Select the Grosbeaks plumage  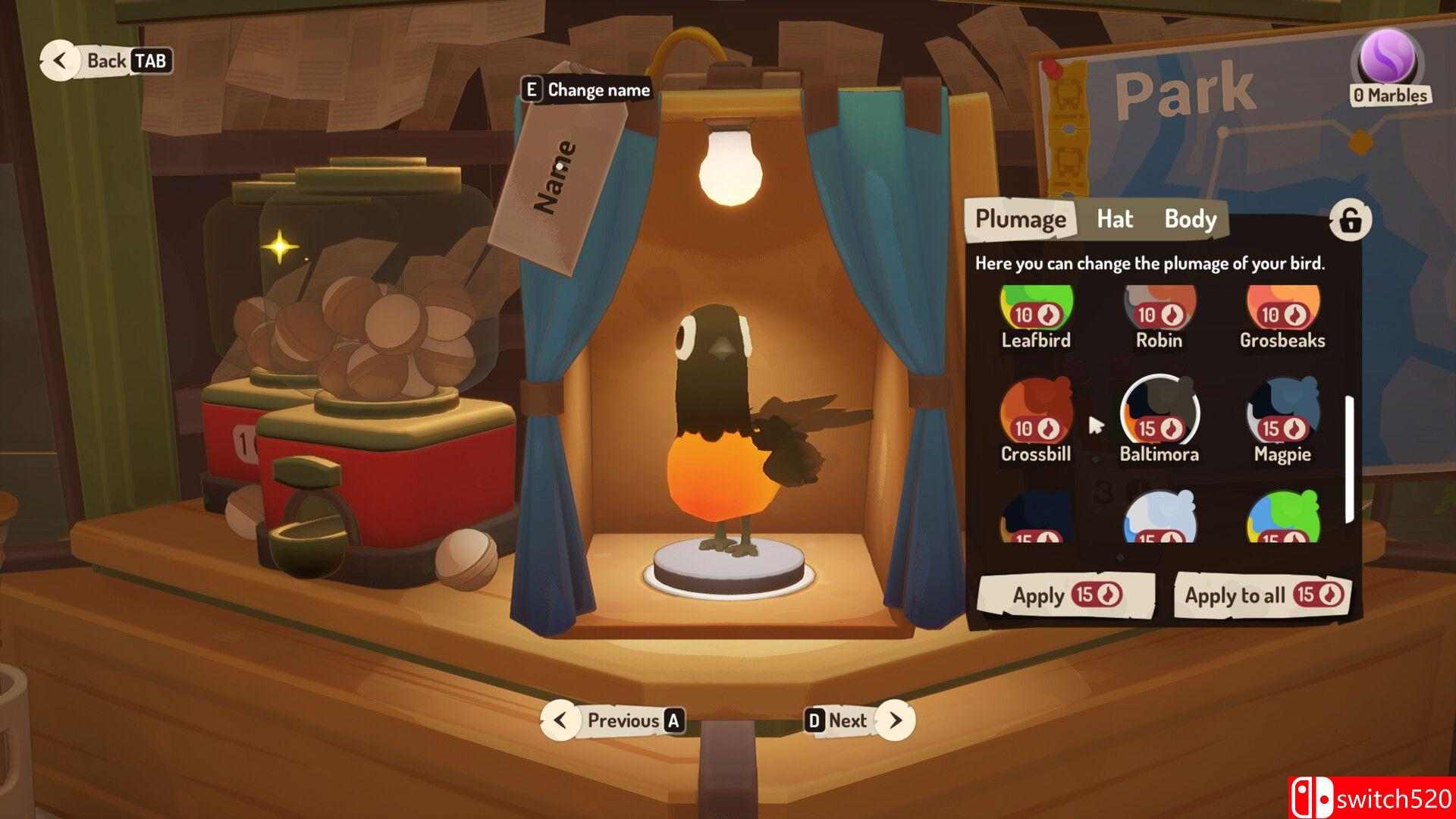pyautogui.click(x=1282, y=312)
